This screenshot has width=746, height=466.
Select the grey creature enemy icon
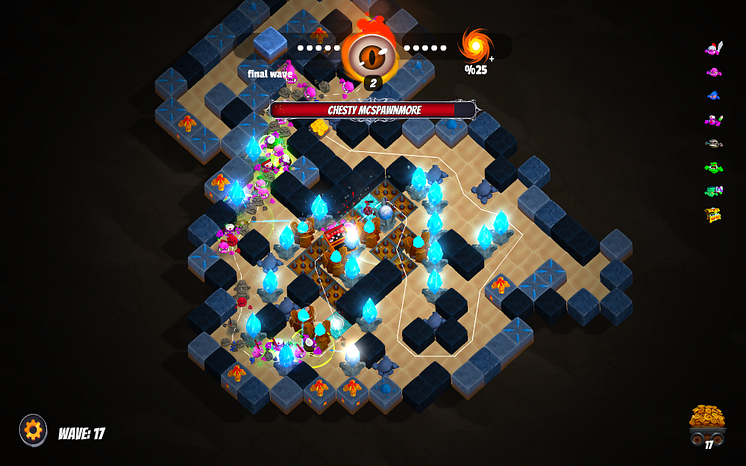713,143
